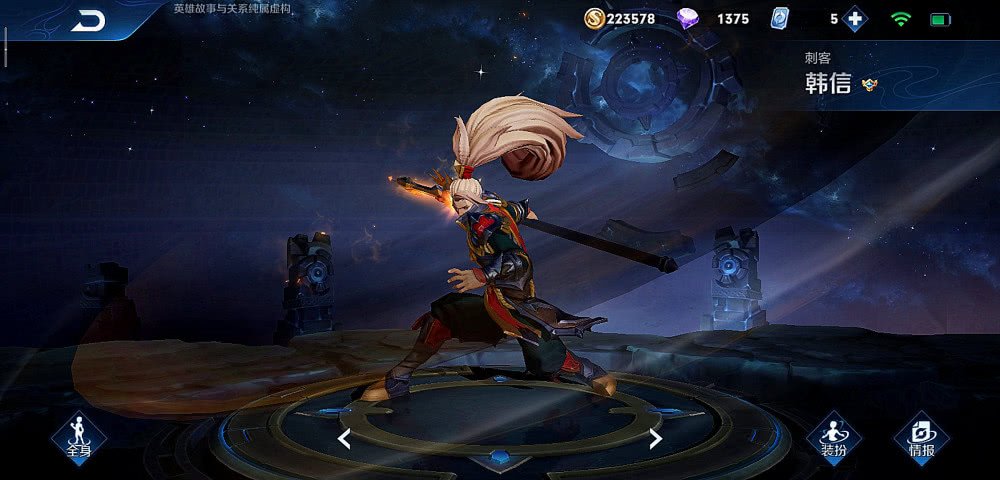Switch to the next hero with right arrow
Screen dimensions: 1000x480
[656, 438]
